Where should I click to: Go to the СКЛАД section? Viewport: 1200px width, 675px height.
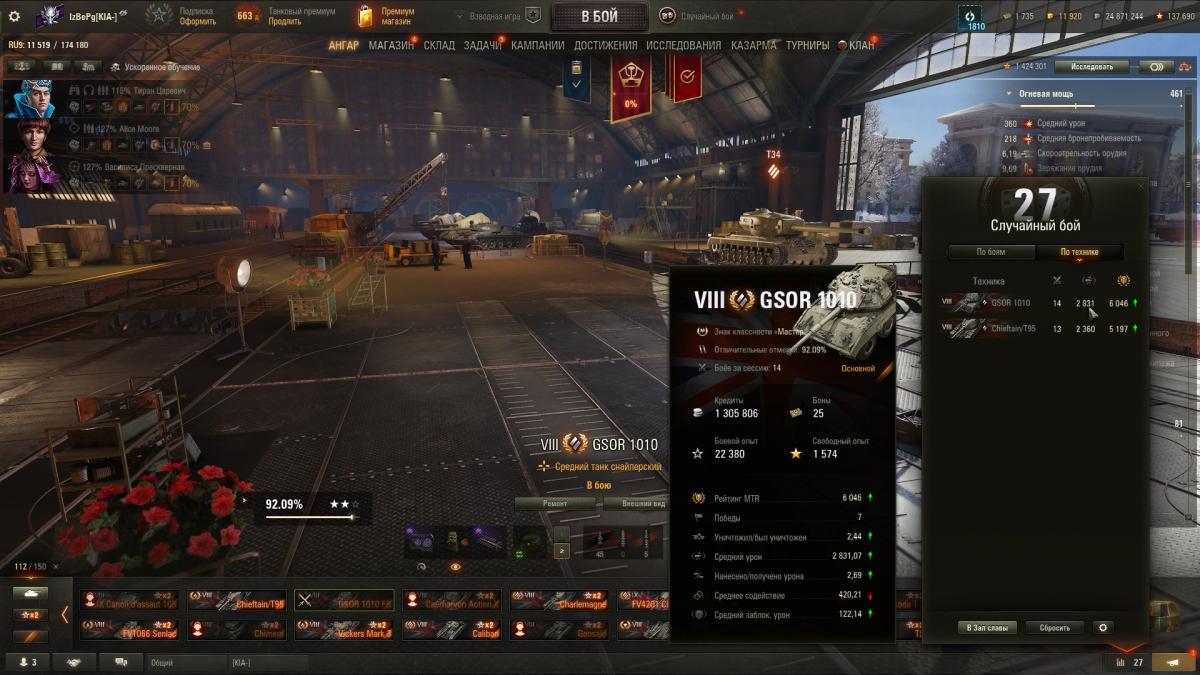pos(439,45)
